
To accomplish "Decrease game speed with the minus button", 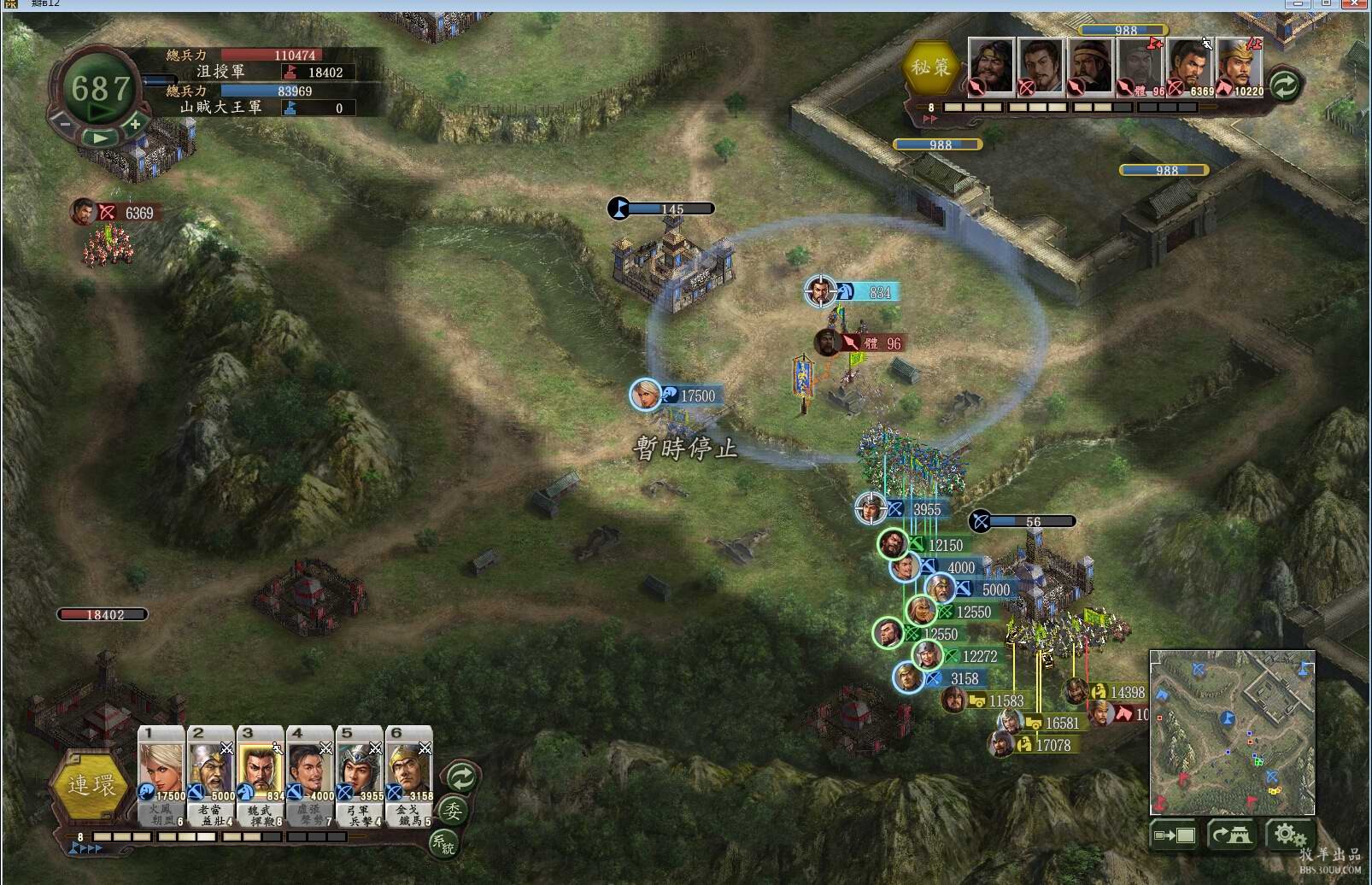I will click(x=65, y=124).
